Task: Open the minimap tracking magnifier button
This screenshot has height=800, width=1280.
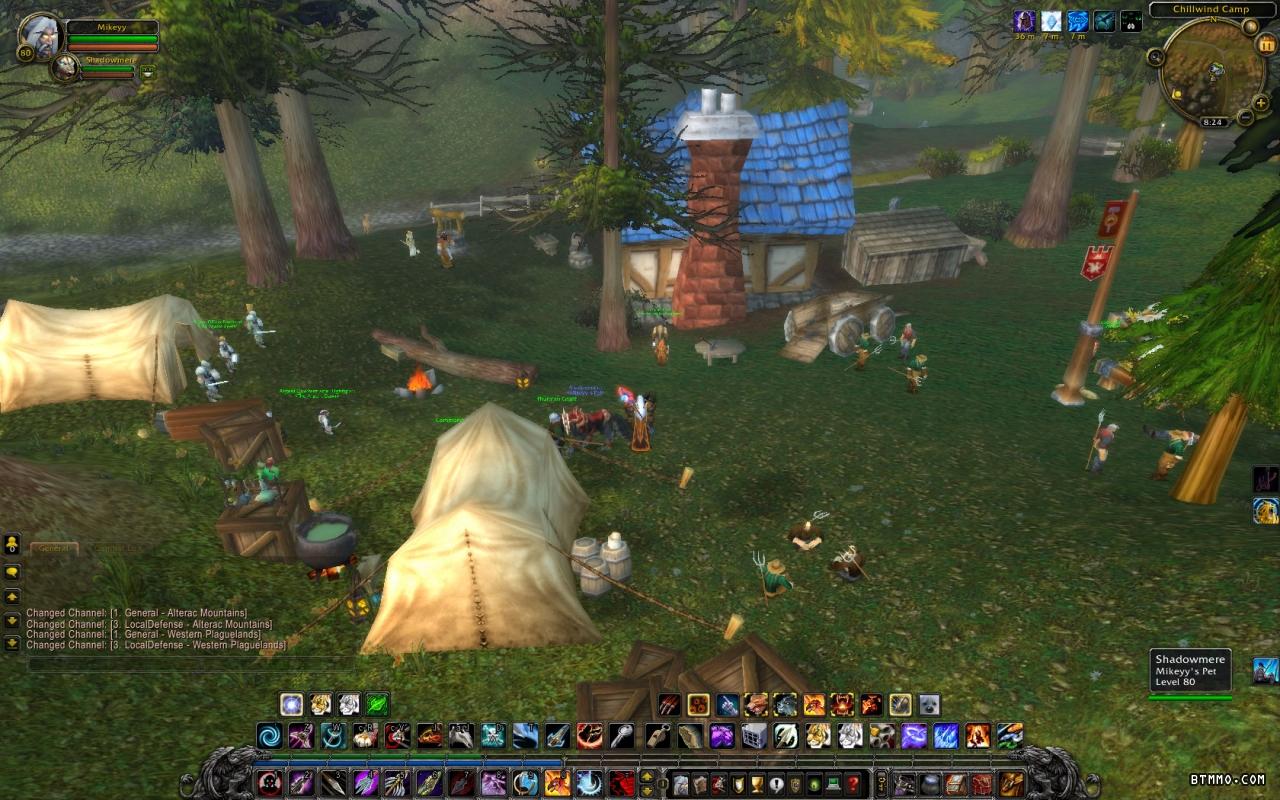Action: tap(1155, 57)
